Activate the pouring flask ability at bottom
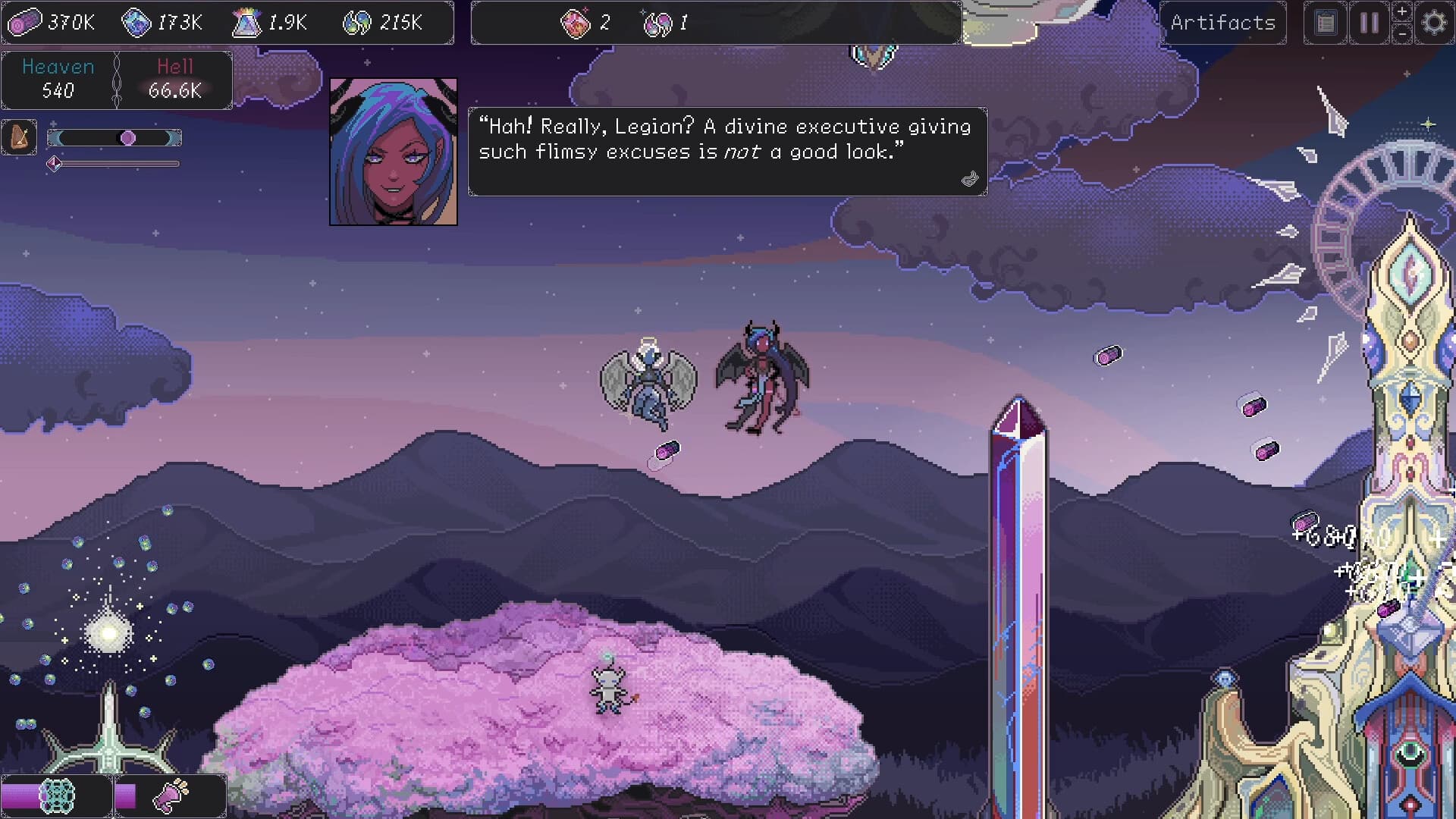Viewport: 1456px width, 819px height. click(x=168, y=795)
